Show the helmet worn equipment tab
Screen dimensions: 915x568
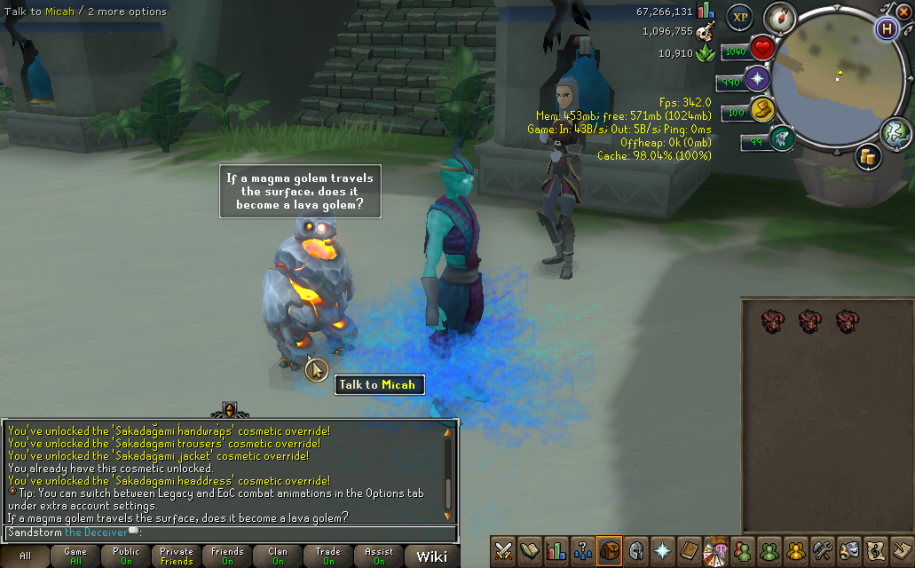coord(635,550)
